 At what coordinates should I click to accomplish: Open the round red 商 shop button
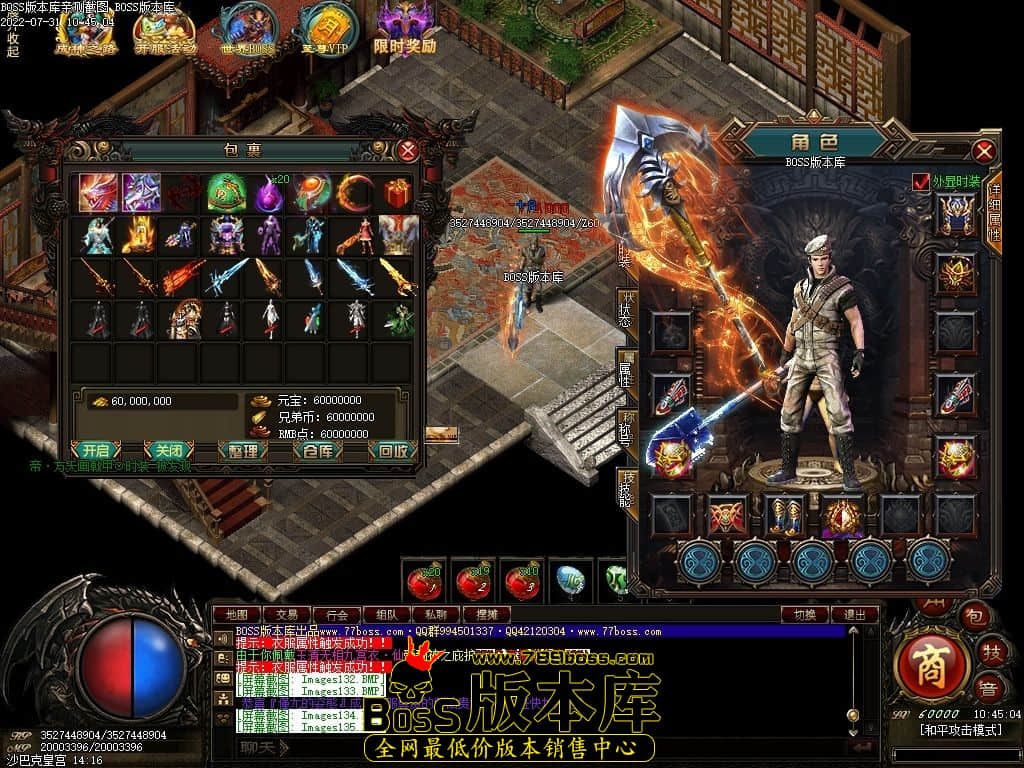click(x=932, y=665)
